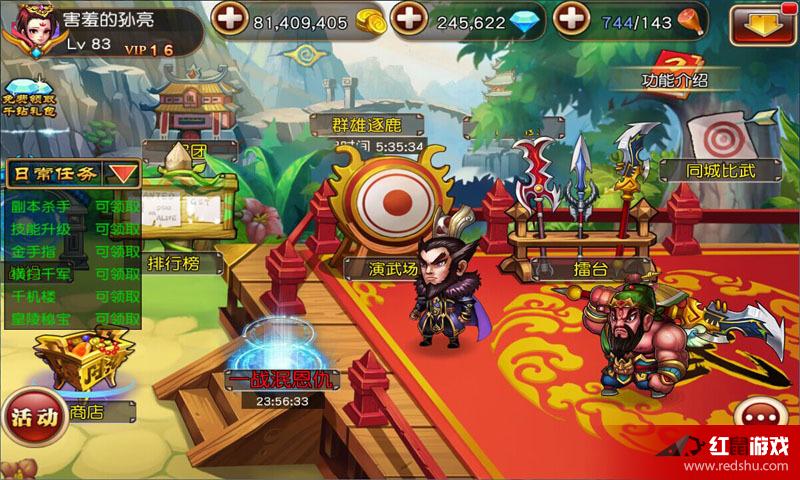Claim the 技能升级 task reward
Image resolution: width=800 pixels, height=480 pixels.
coord(117,227)
